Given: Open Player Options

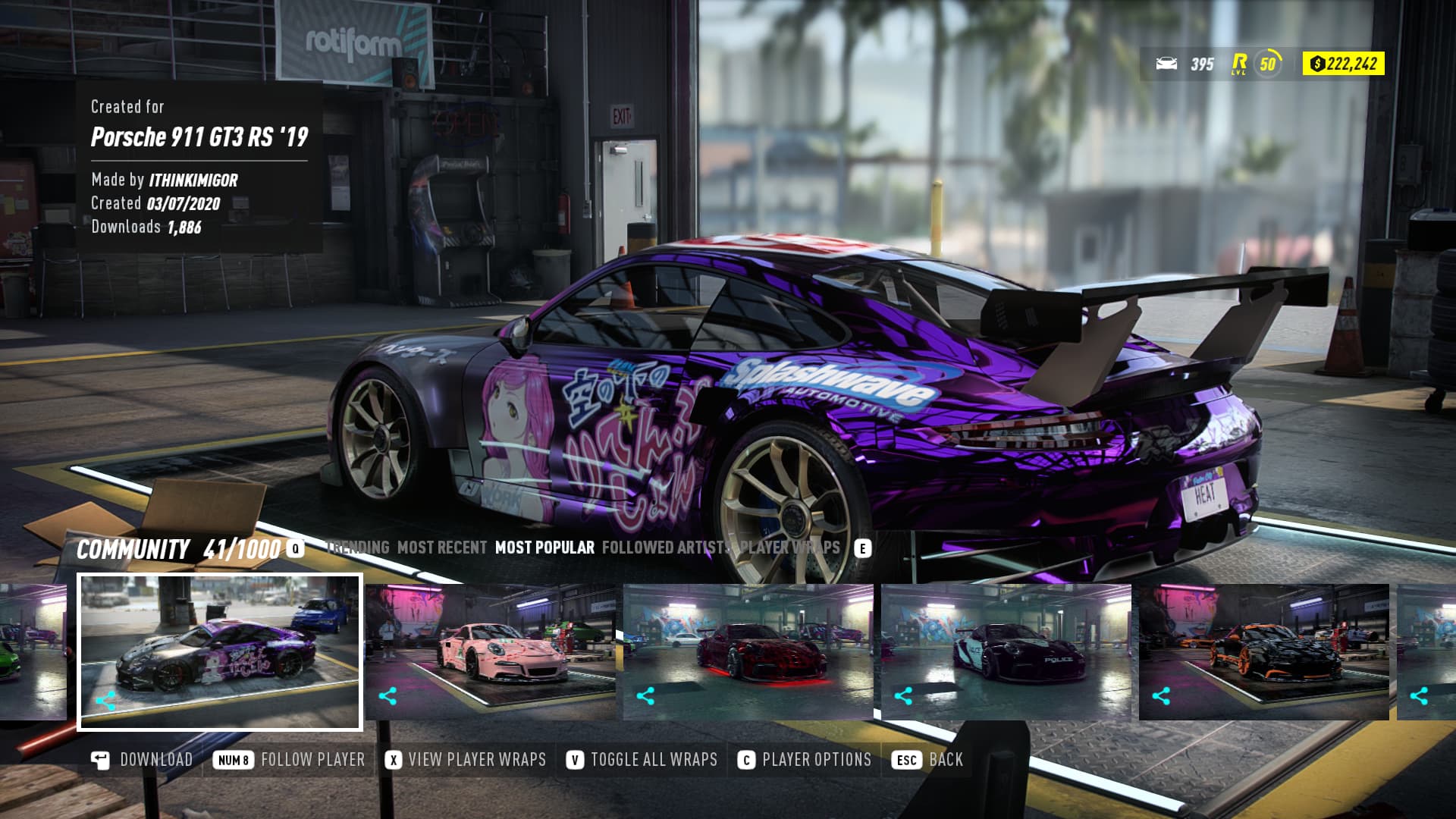Looking at the screenshot, I should coord(805,760).
